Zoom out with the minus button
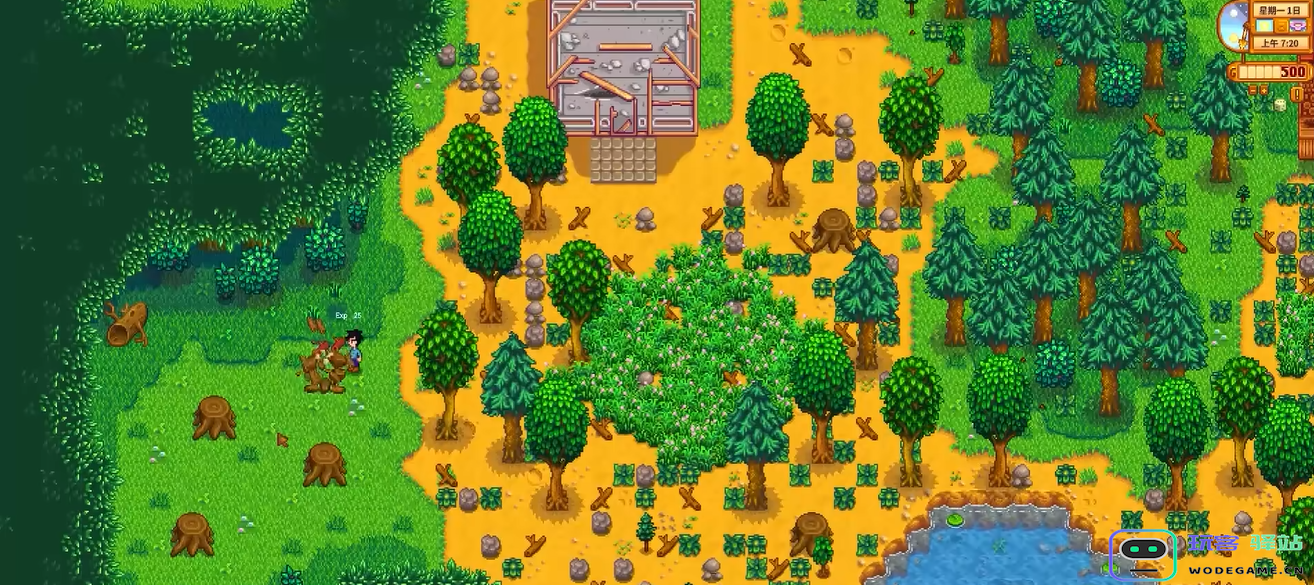 1253,90
